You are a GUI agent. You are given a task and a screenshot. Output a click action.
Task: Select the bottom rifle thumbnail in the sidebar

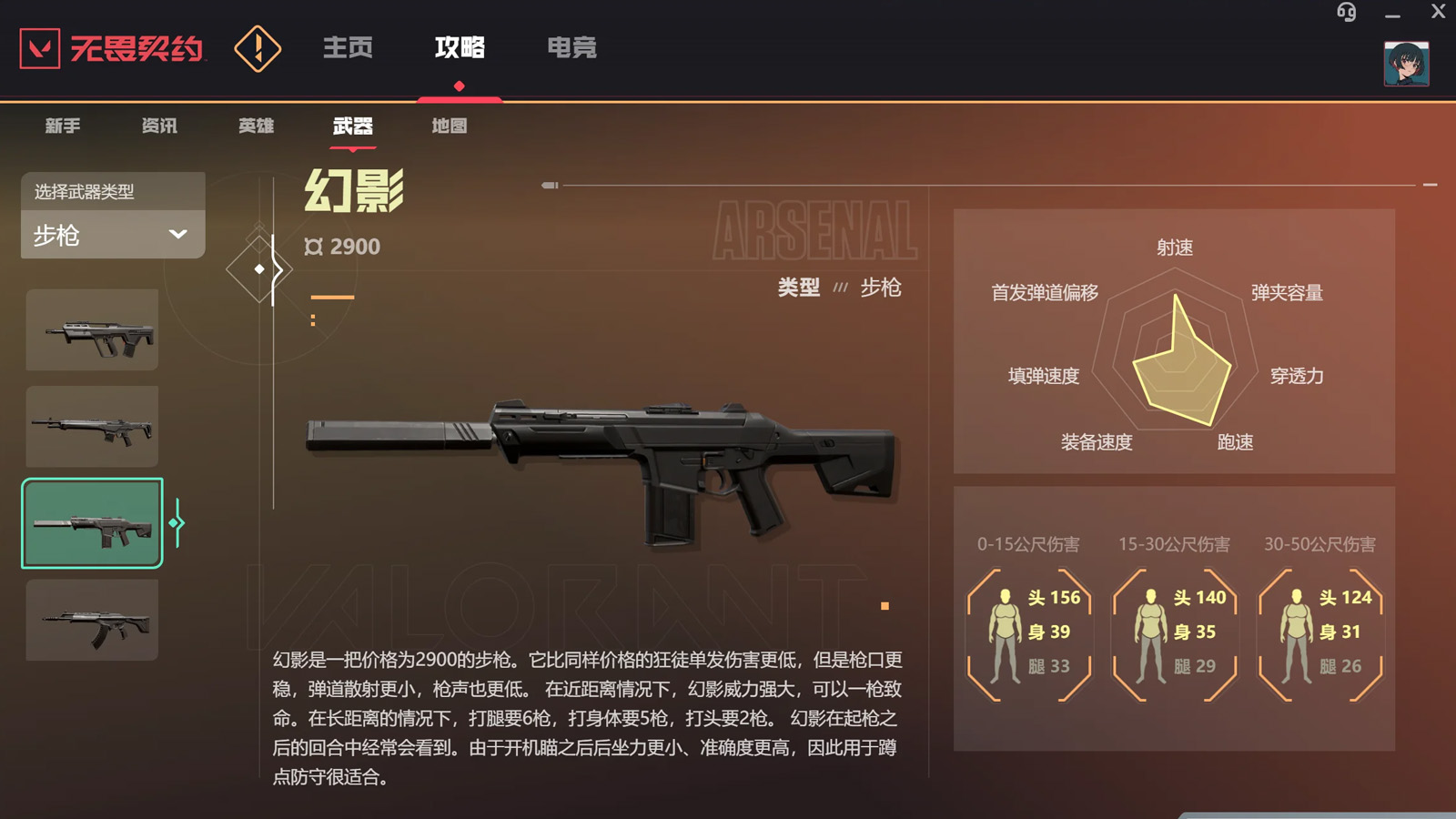pos(92,621)
